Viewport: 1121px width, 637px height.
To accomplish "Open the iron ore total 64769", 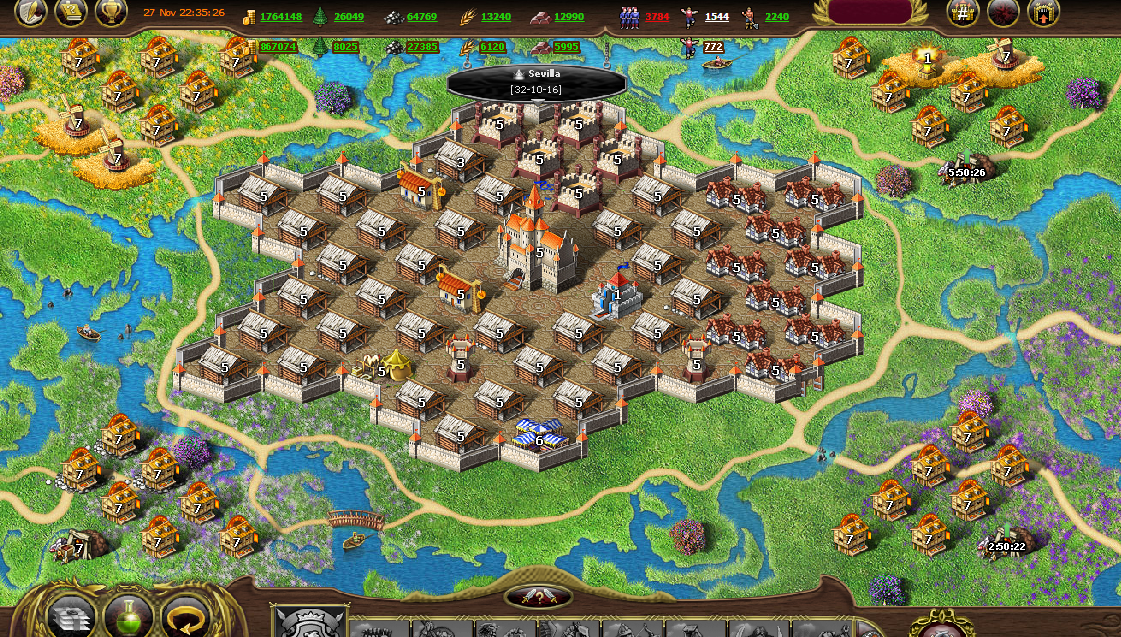I will click(x=421, y=17).
